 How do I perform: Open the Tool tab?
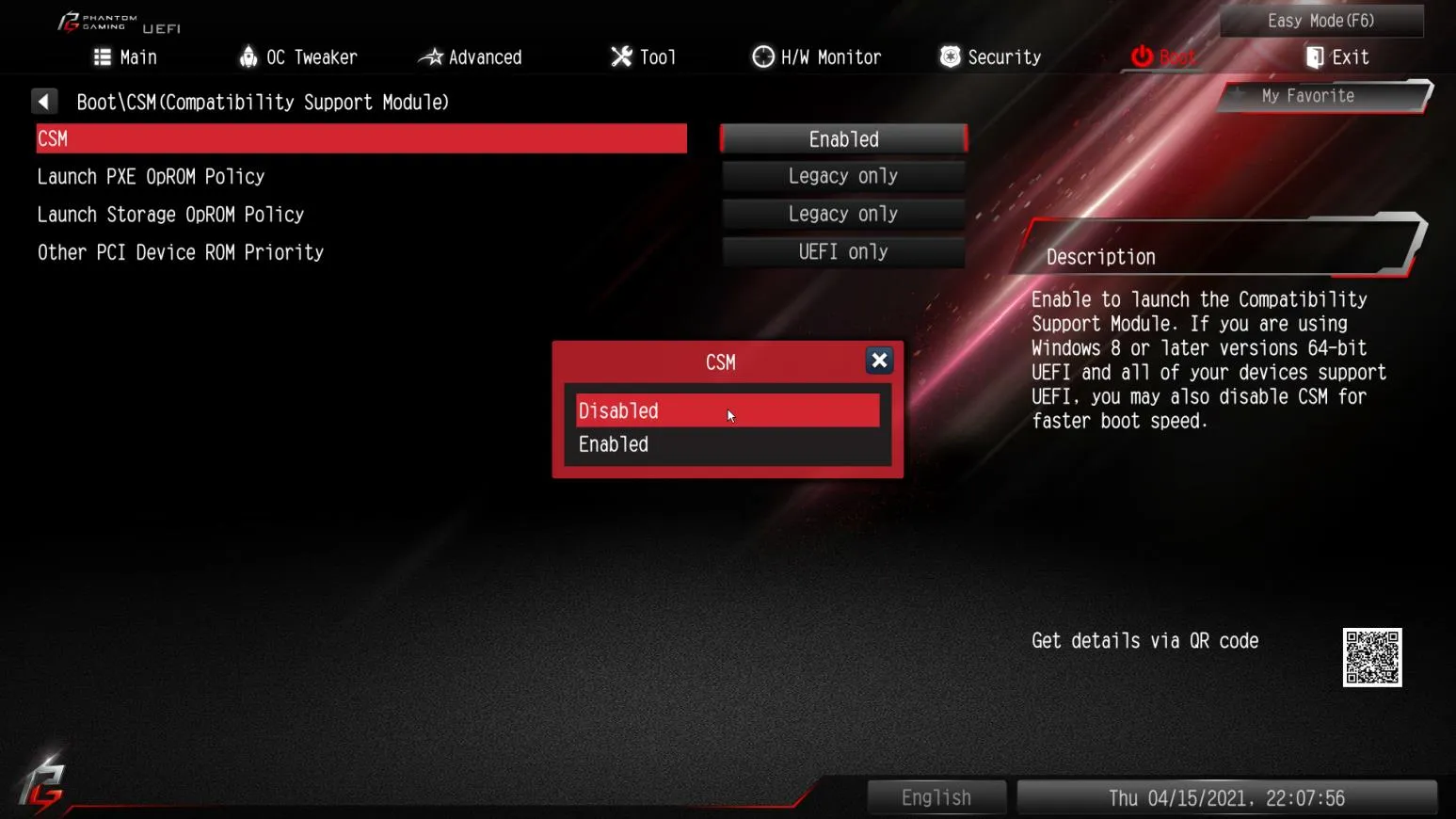pyautogui.click(x=644, y=57)
